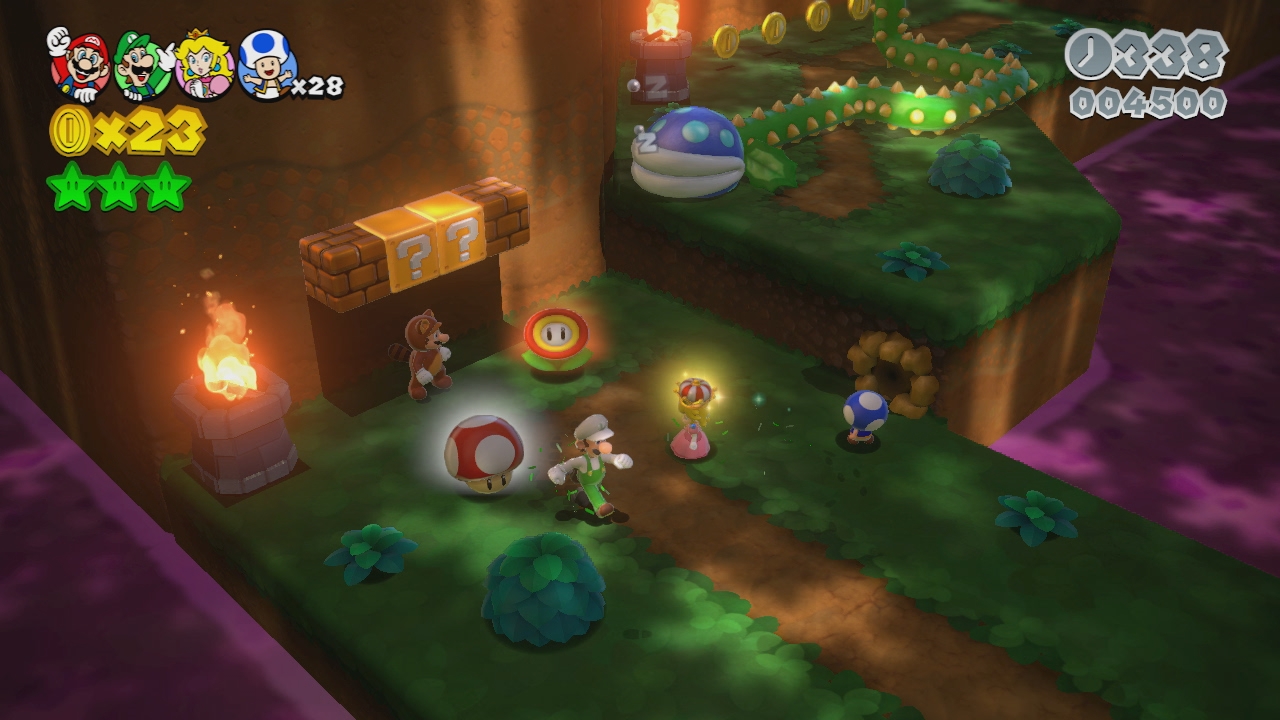
Task: Select Luigi's portrait icon
Action: point(143,65)
